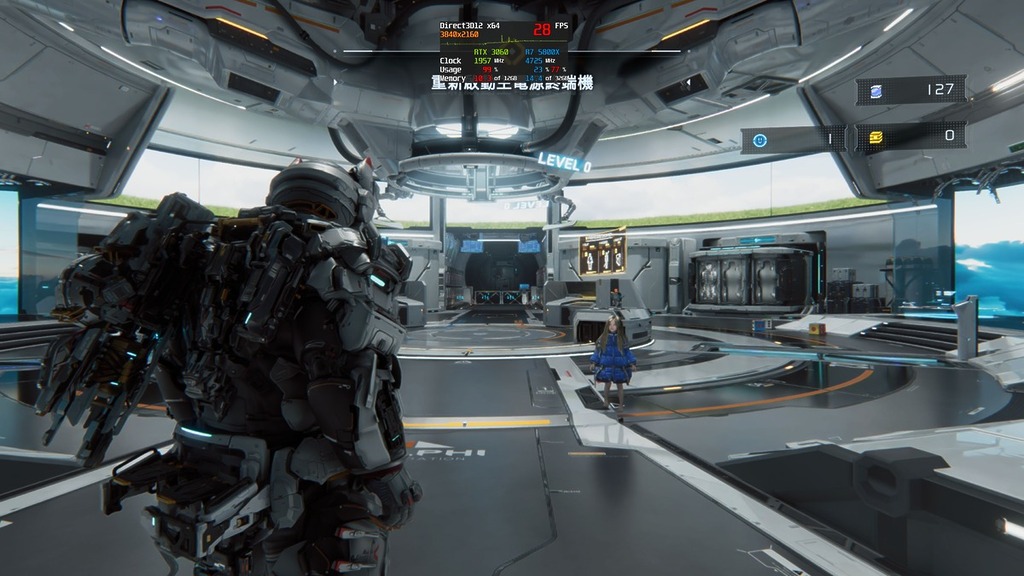This screenshot has width=1024, height=576.
Task: Open the objective text about the power terminal
Action: point(512,84)
